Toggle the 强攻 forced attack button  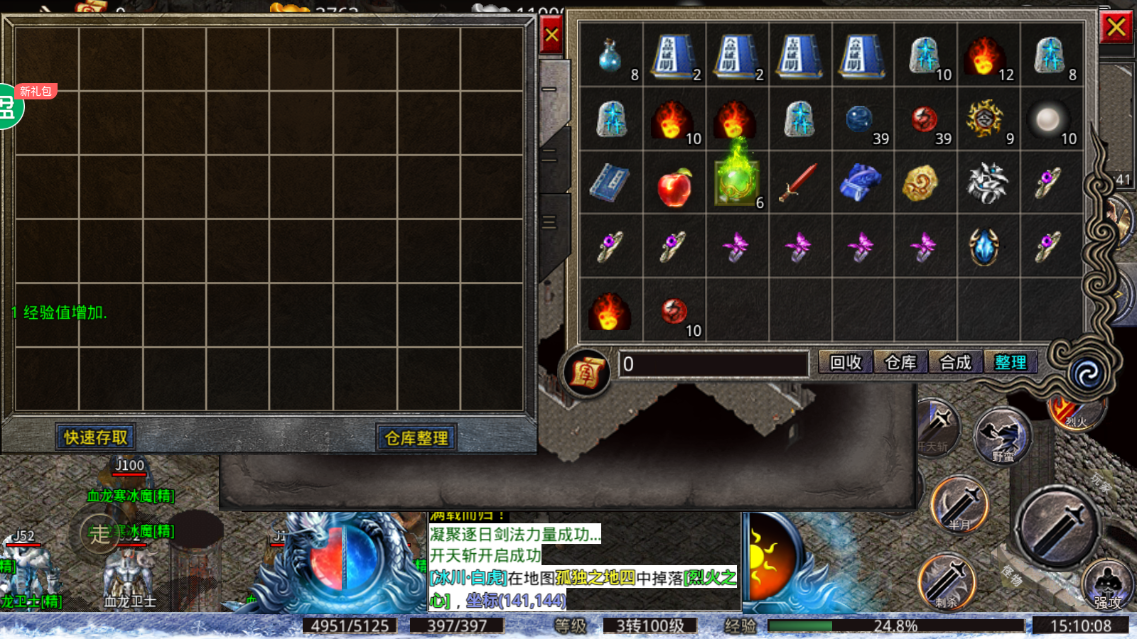(1107, 584)
